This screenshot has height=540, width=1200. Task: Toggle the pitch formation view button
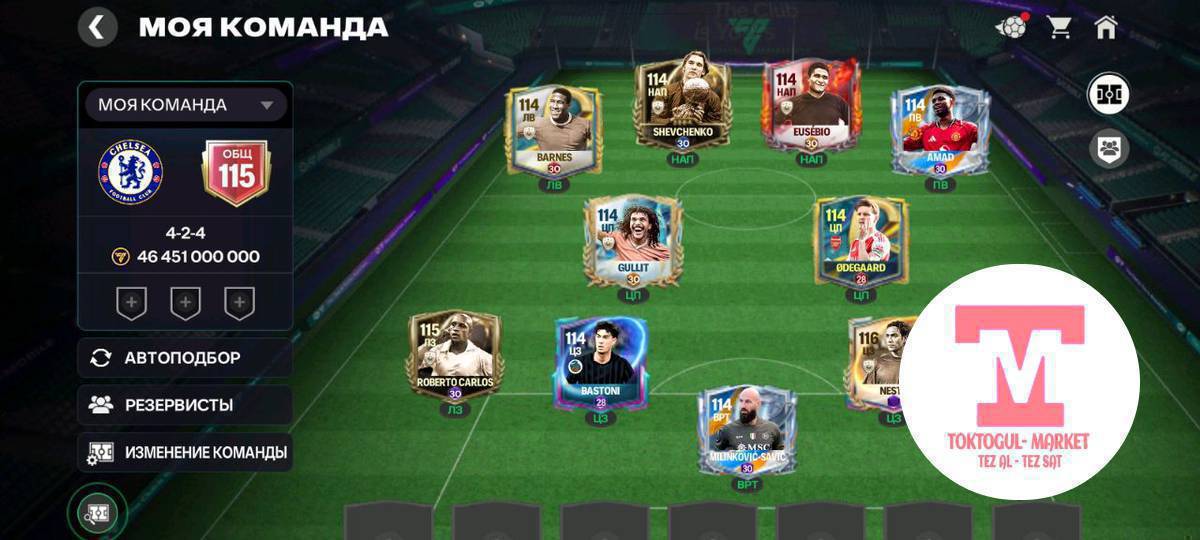click(x=1109, y=95)
